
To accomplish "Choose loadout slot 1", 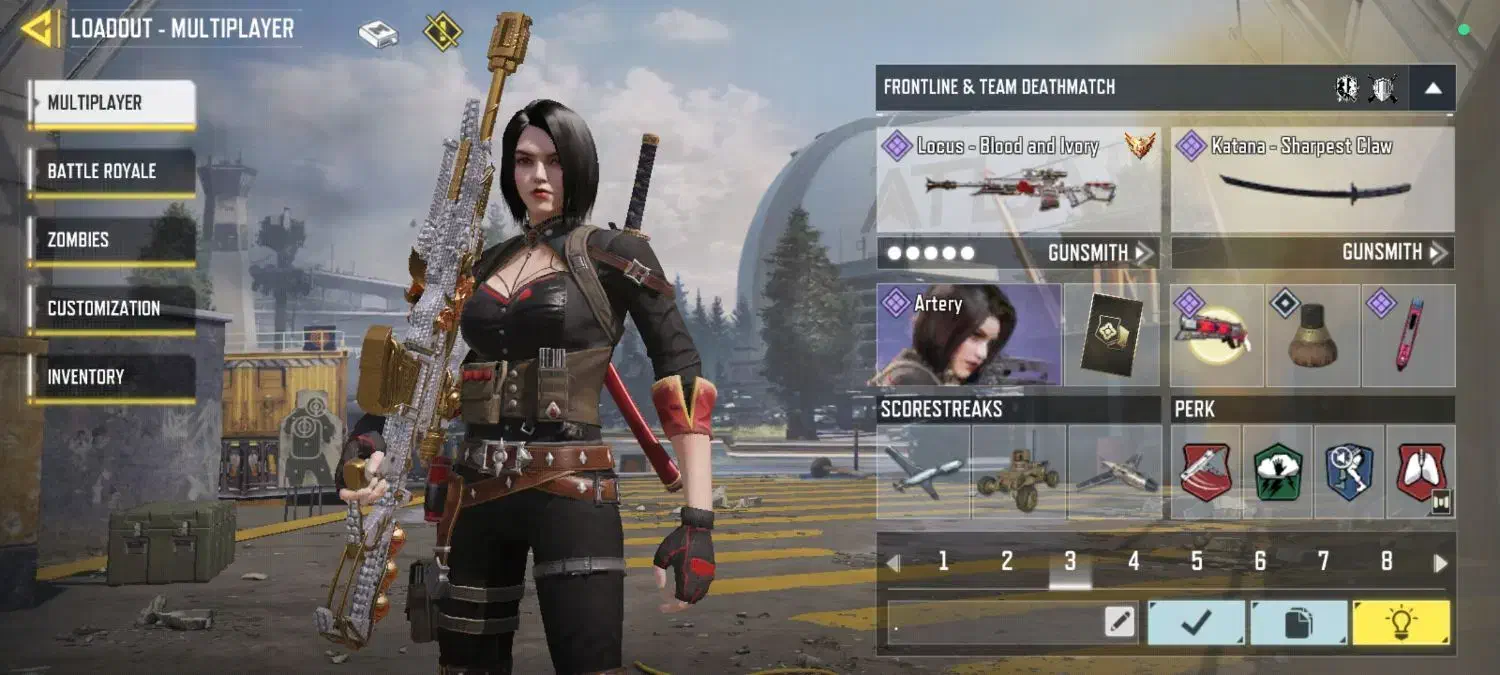I will [943, 562].
